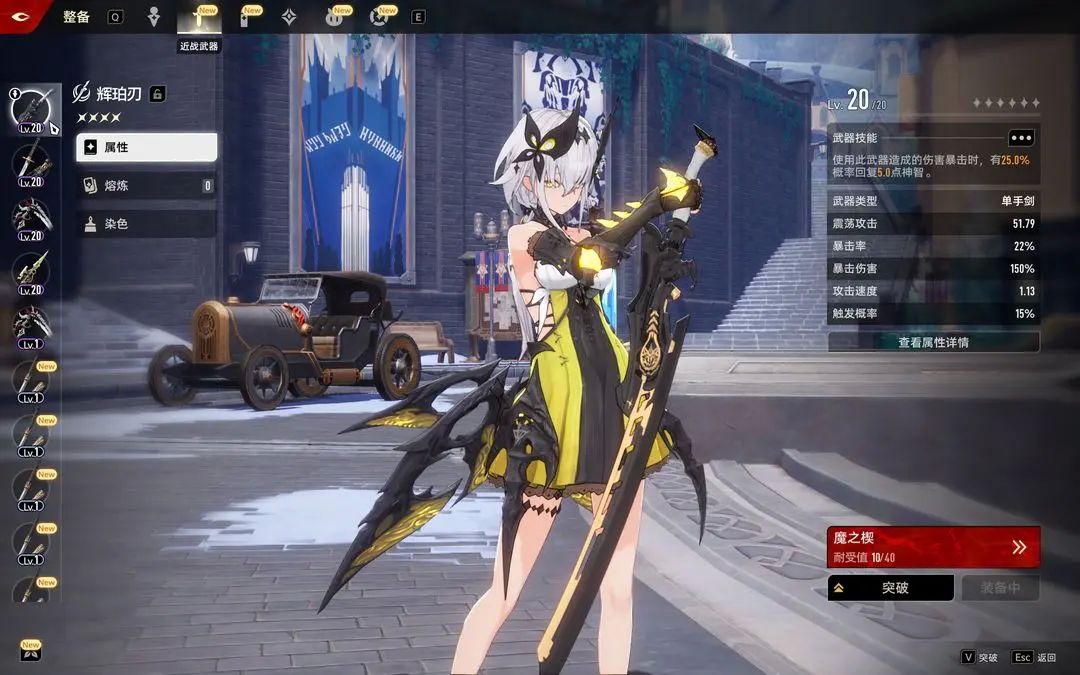Open the four-point star tab icon
Screen dimensions: 1080x675
point(289,17)
